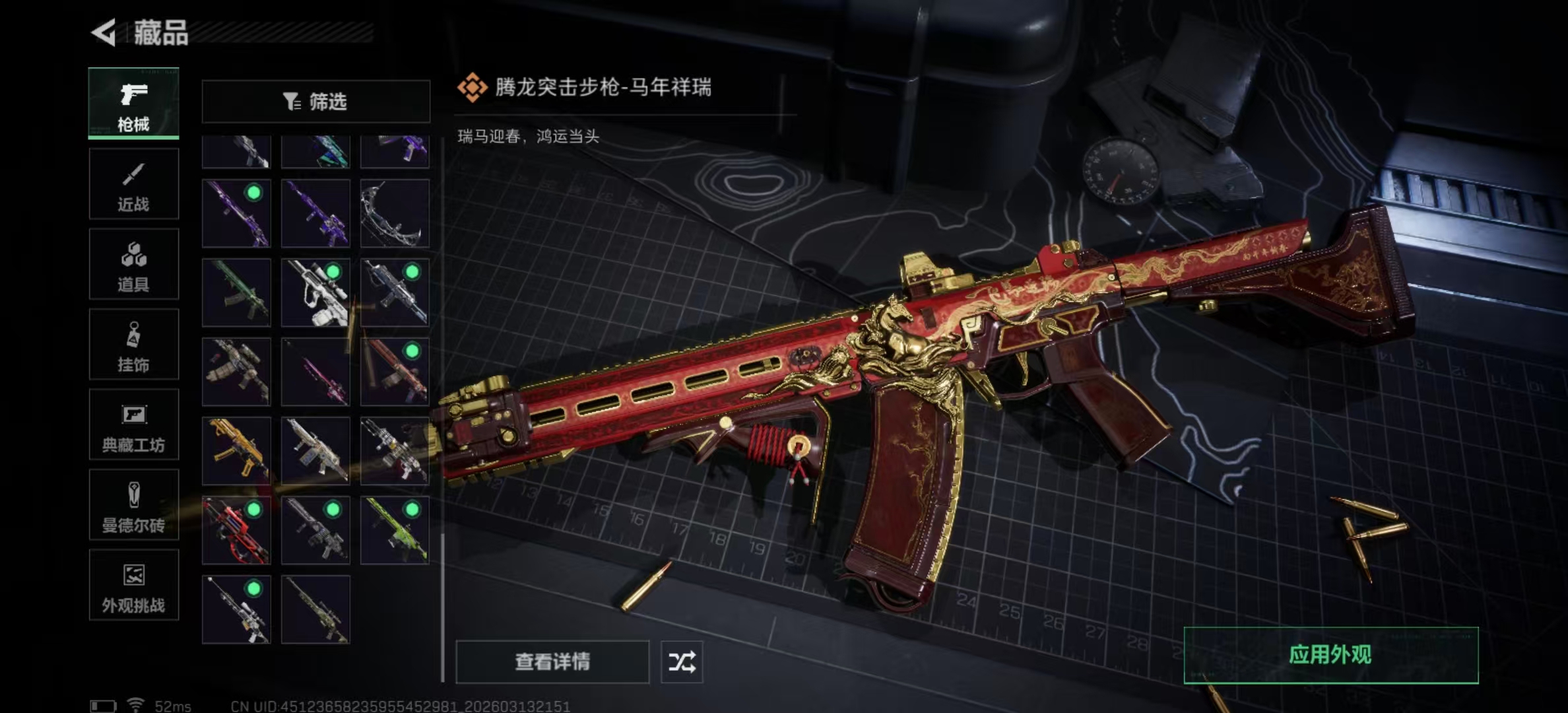Image resolution: width=1568 pixels, height=713 pixels.
Task: Open the 典藏工坊 workshop tab
Action: click(133, 425)
